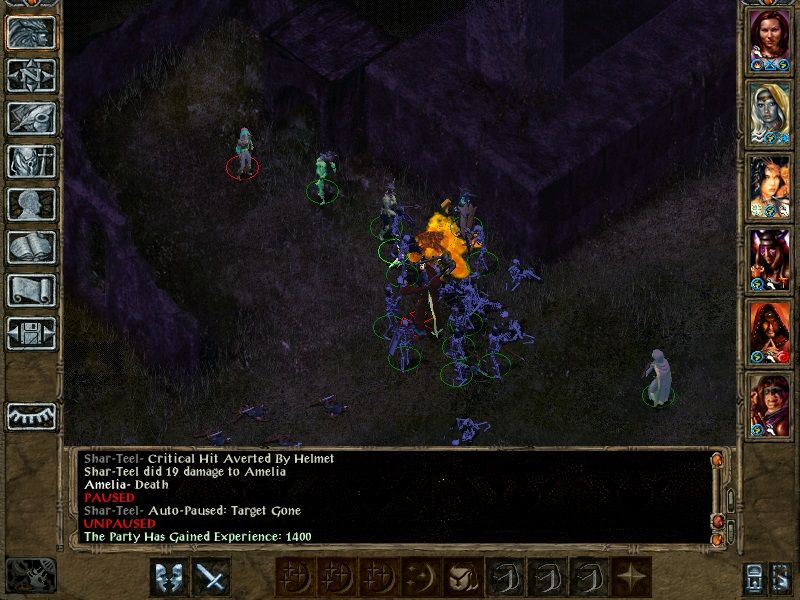Open the priest scroll screen
Viewport: 800px width, 600px height.
click(x=31, y=290)
